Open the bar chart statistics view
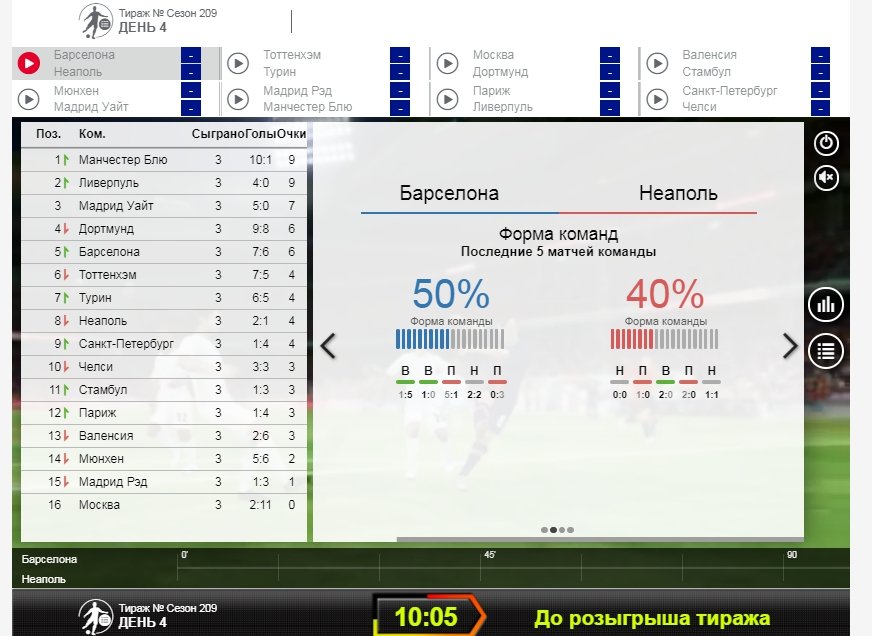 coord(827,305)
